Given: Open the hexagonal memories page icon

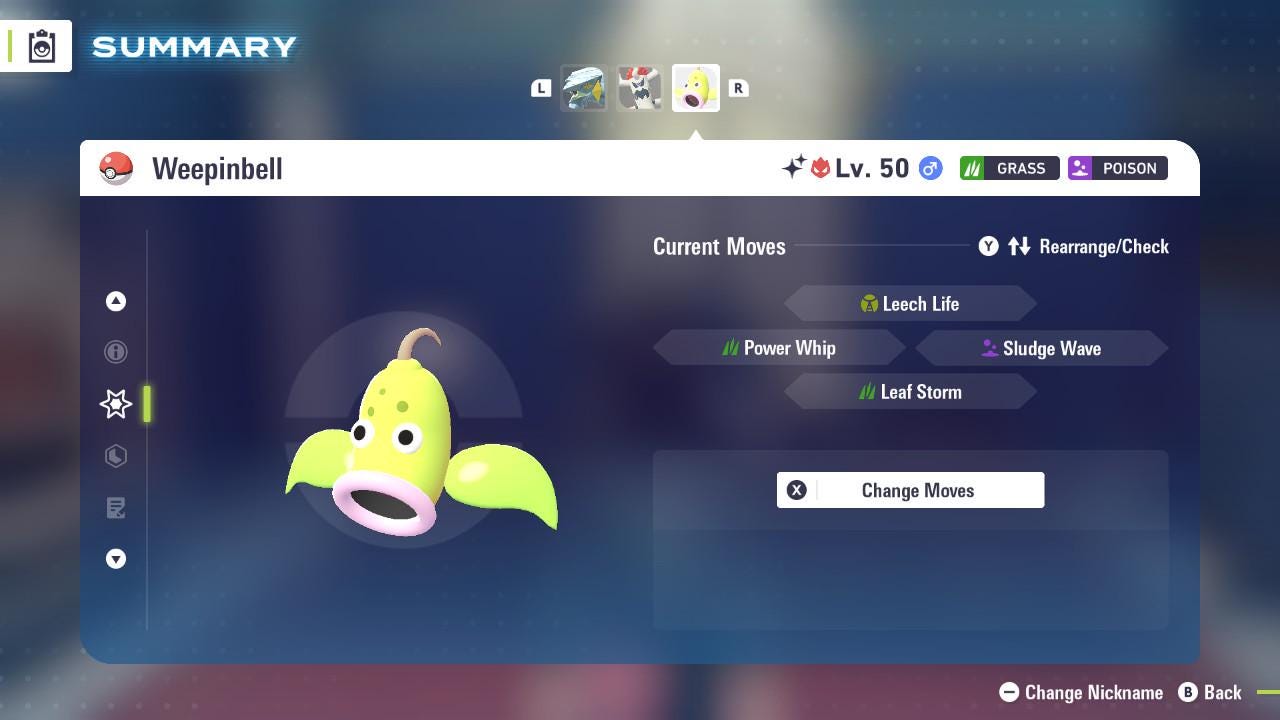Looking at the screenshot, I should click(116, 456).
